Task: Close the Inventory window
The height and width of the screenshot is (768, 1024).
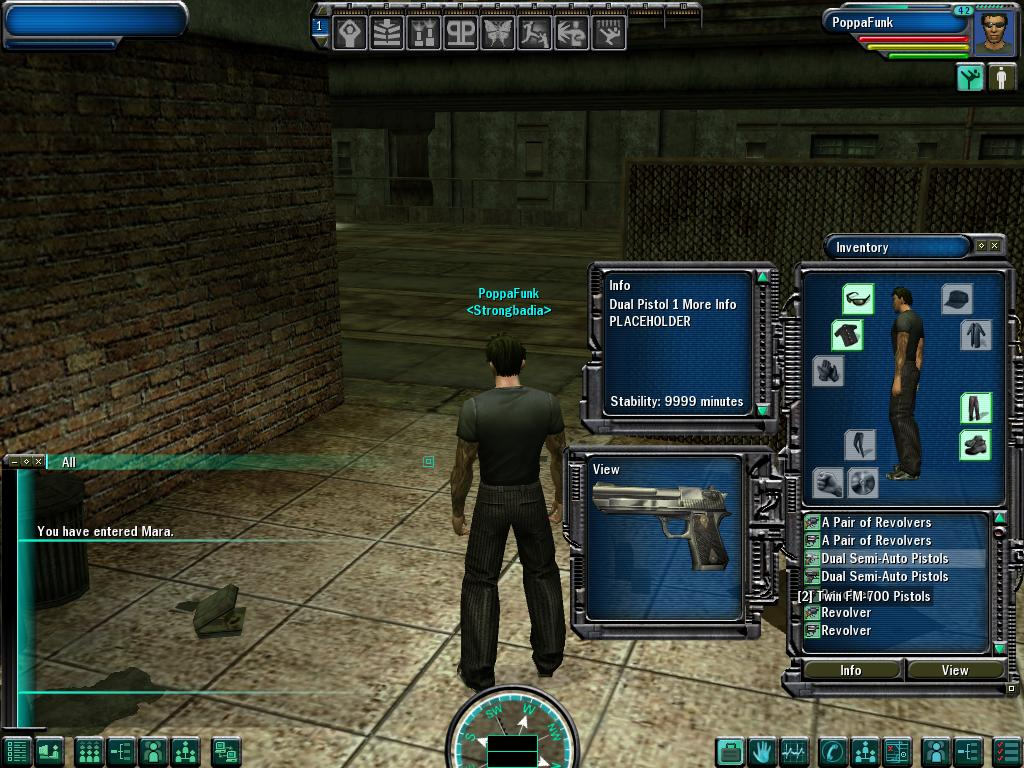Action: coord(994,246)
